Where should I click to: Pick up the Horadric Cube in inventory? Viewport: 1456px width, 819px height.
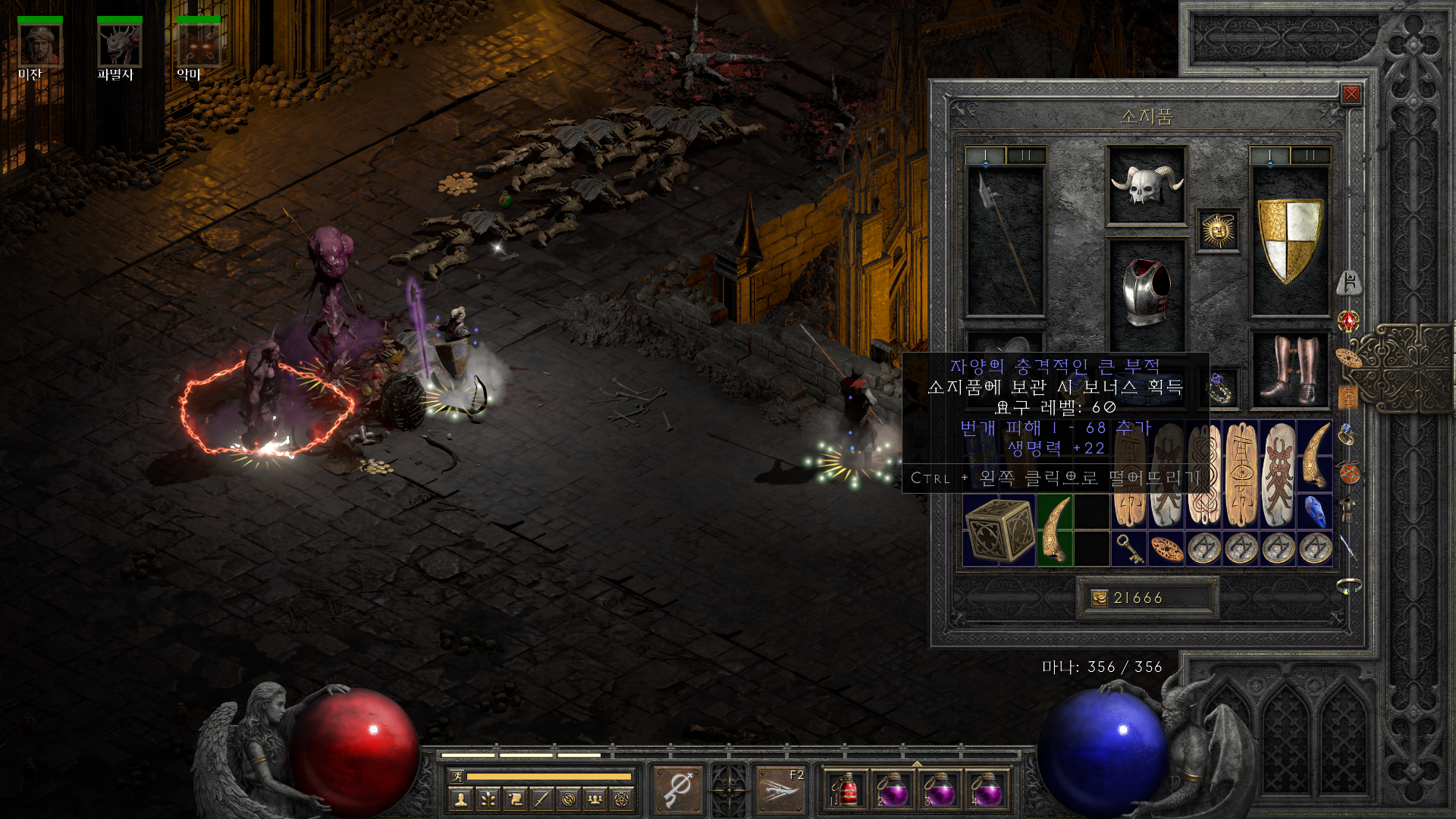point(999,530)
